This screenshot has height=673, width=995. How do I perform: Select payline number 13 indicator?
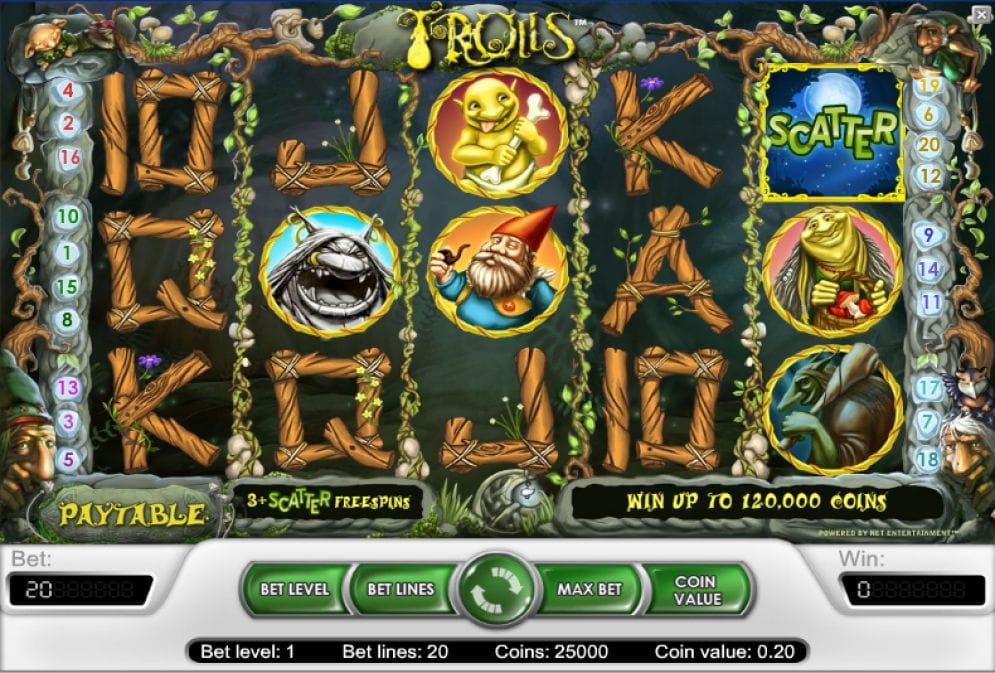click(x=68, y=387)
